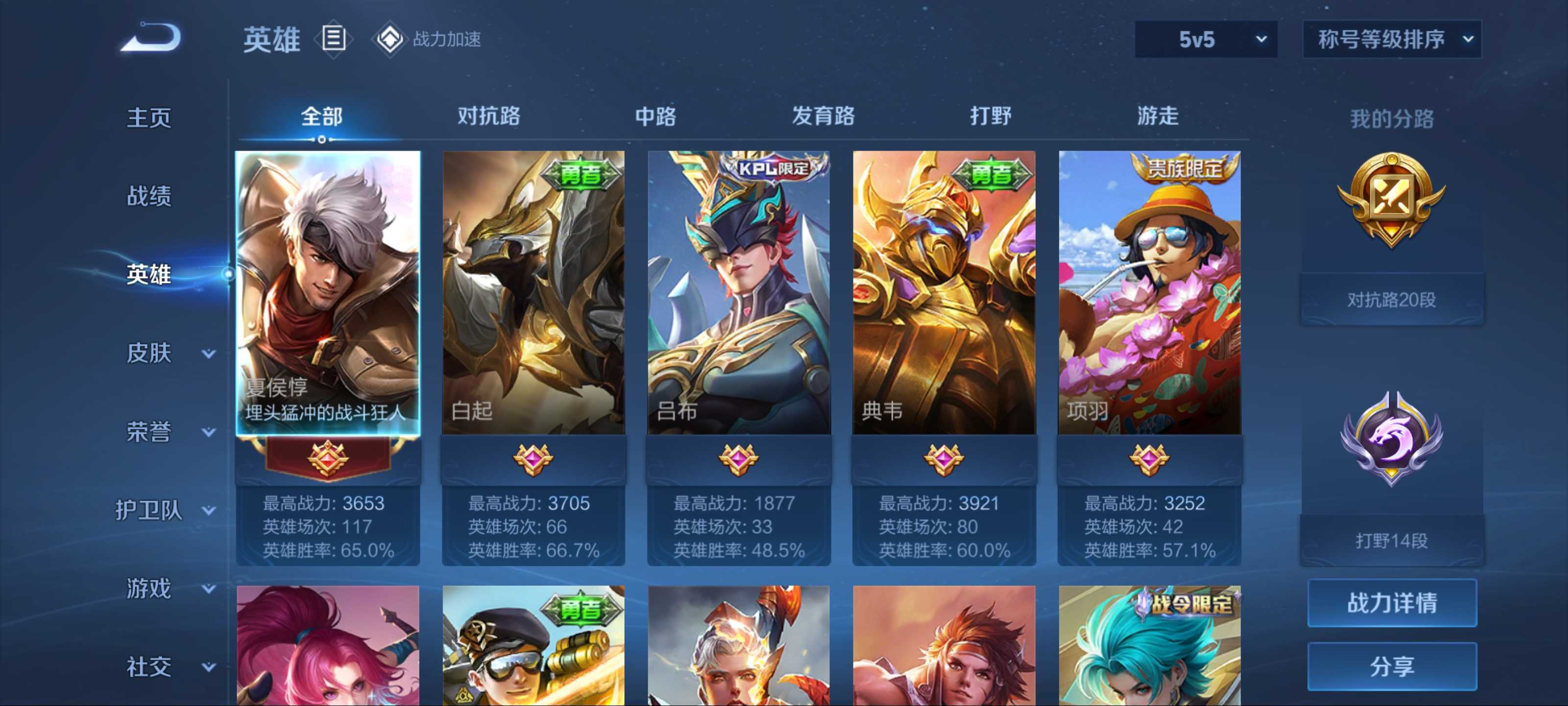This screenshot has width=1568, height=706.
Task: Switch to the 中路 lane tab
Action: (656, 116)
